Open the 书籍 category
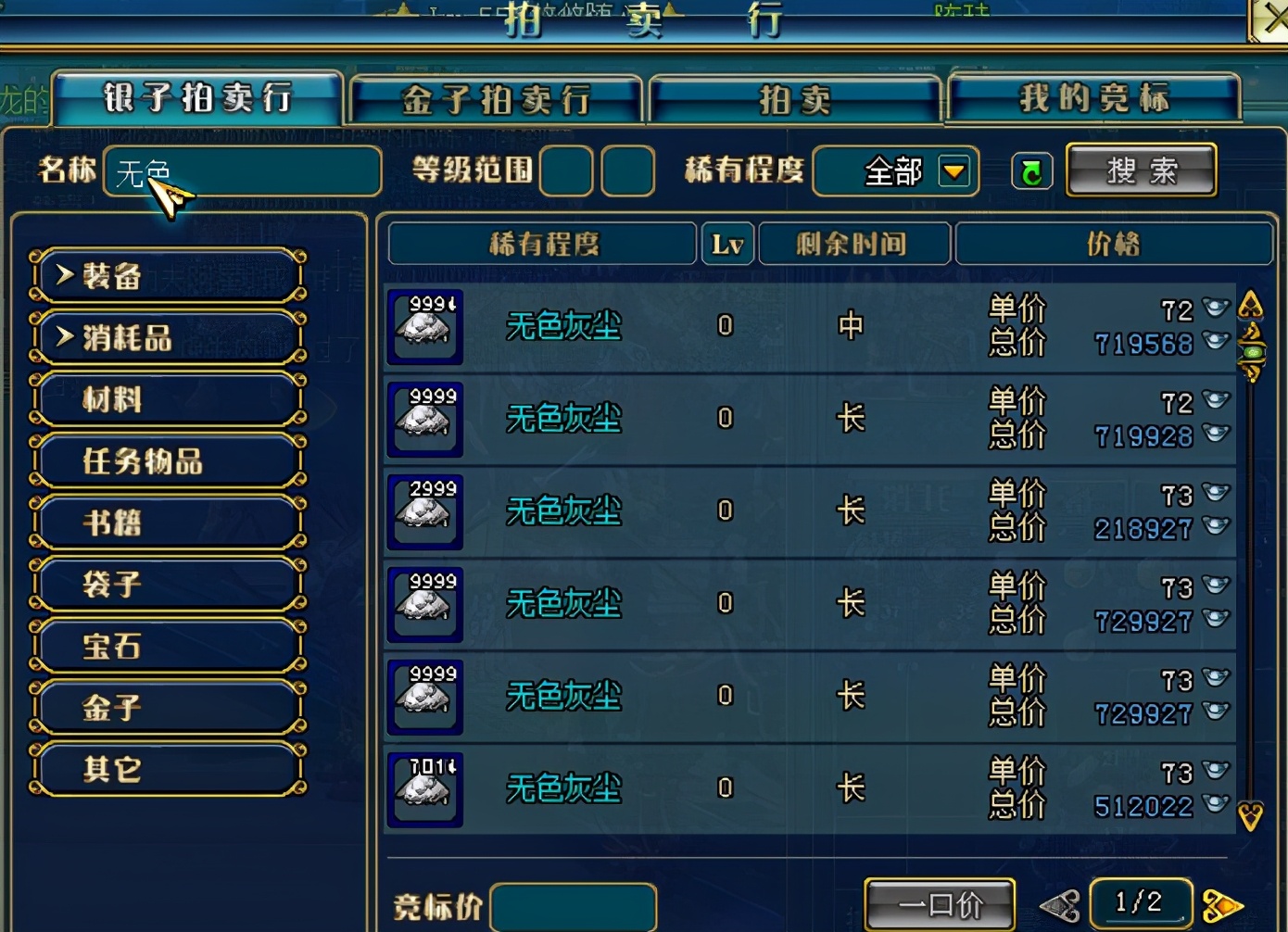 coord(168,523)
